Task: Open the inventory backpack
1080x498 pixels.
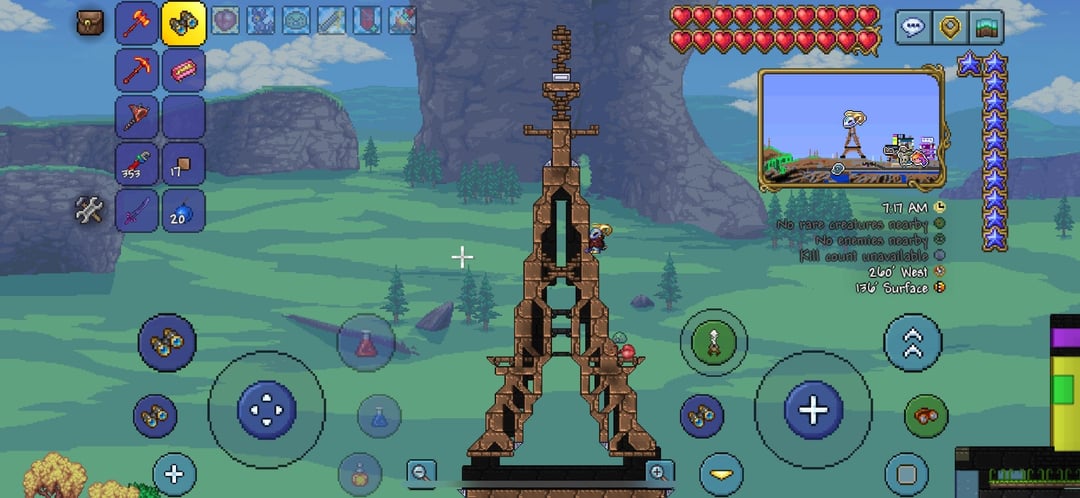Action: tap(91, 22)
